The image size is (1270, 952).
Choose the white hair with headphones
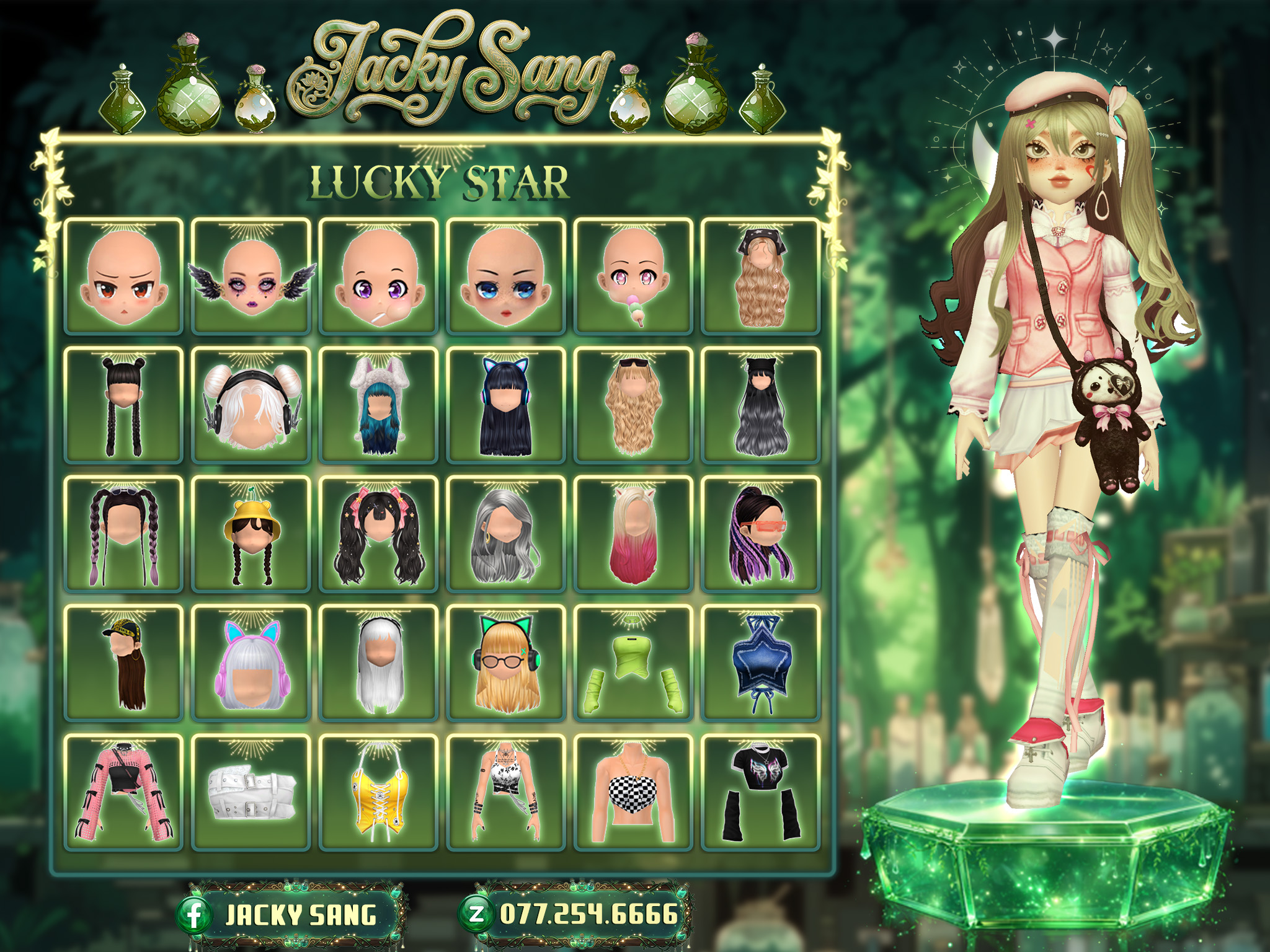251,405
